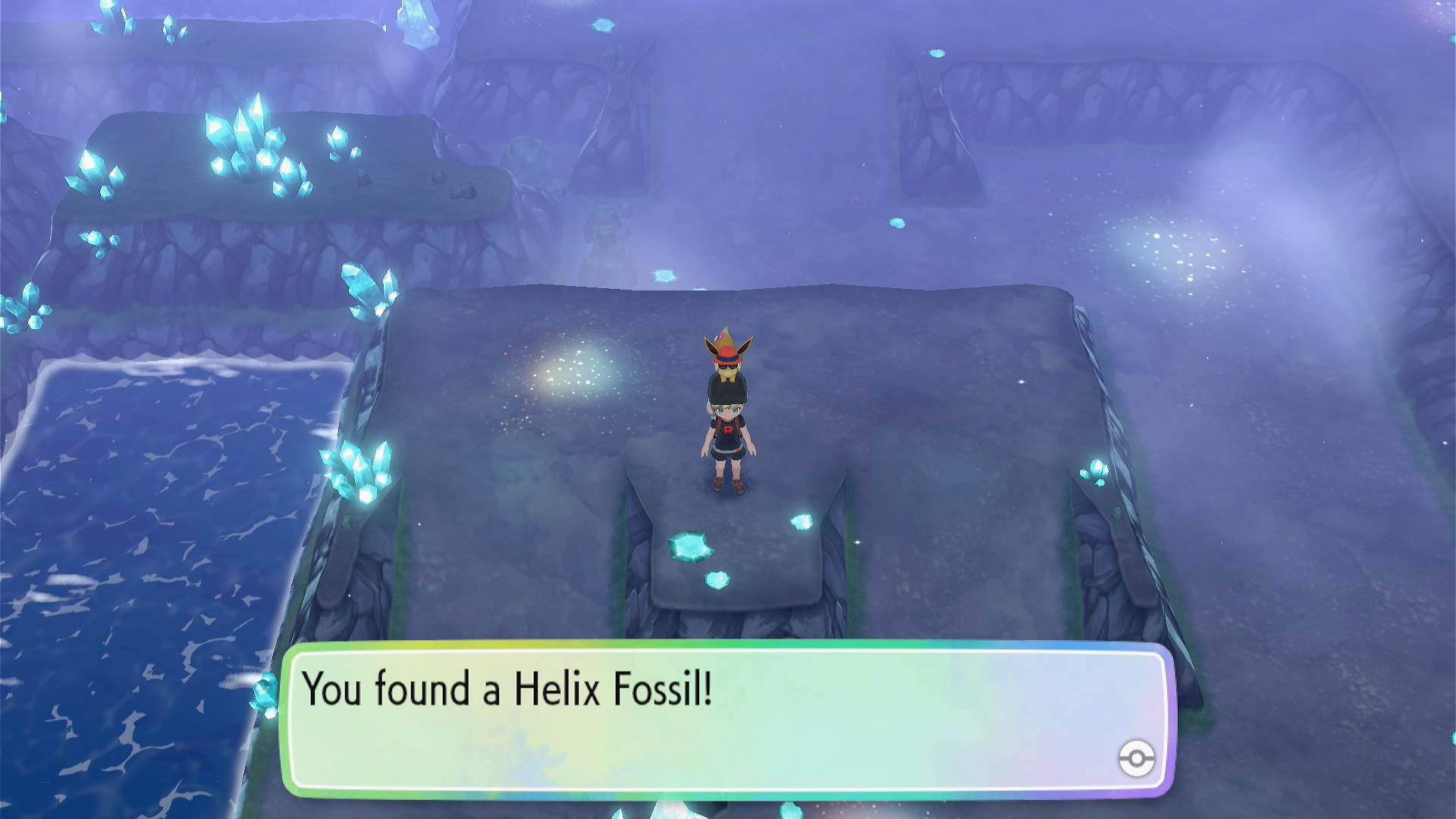Click the Poké Ball continue icon

(x=1136, y=758)
